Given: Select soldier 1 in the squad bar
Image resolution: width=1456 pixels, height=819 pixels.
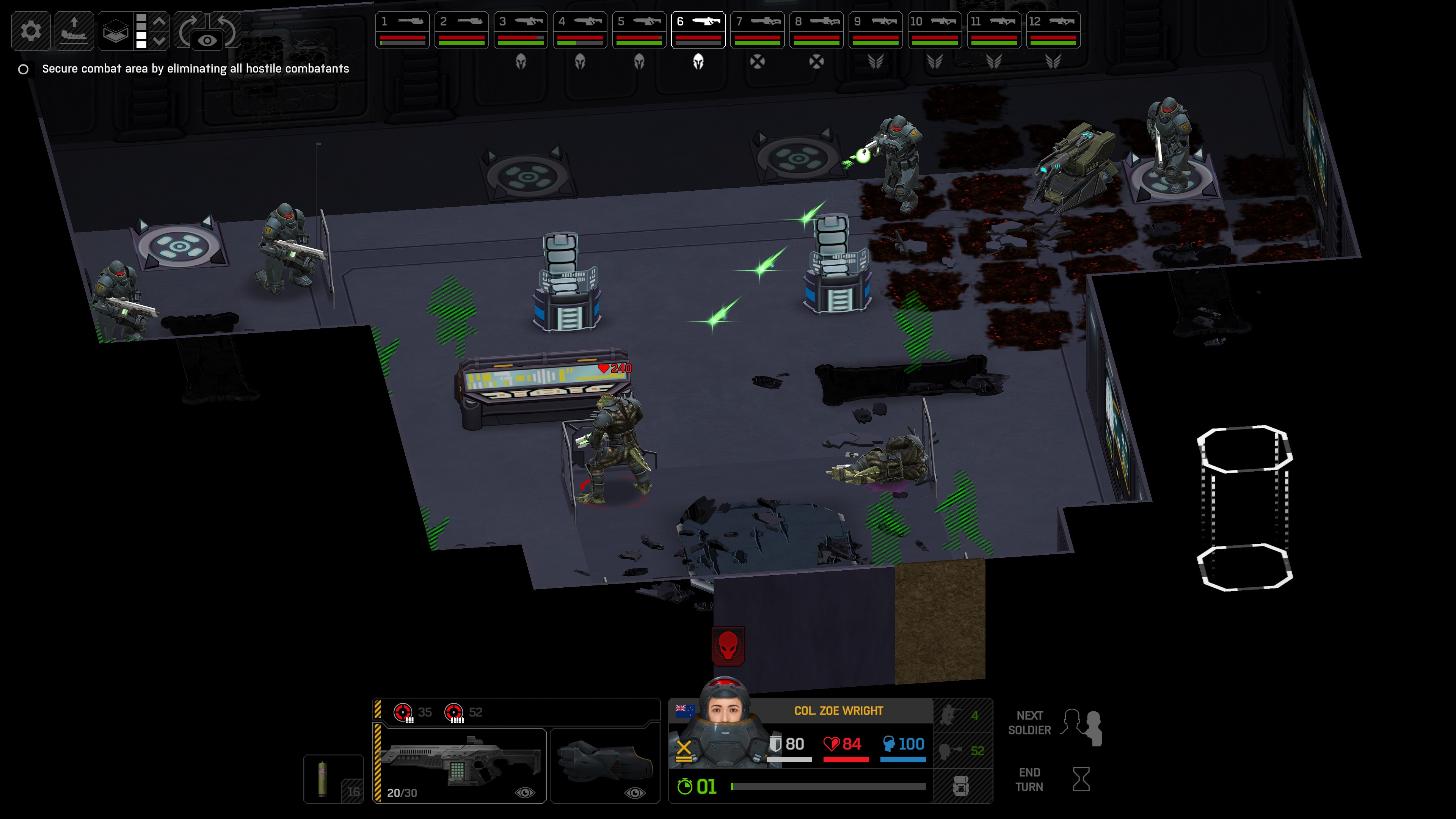Looking at the screenshot, I should (x=402, y=30).
